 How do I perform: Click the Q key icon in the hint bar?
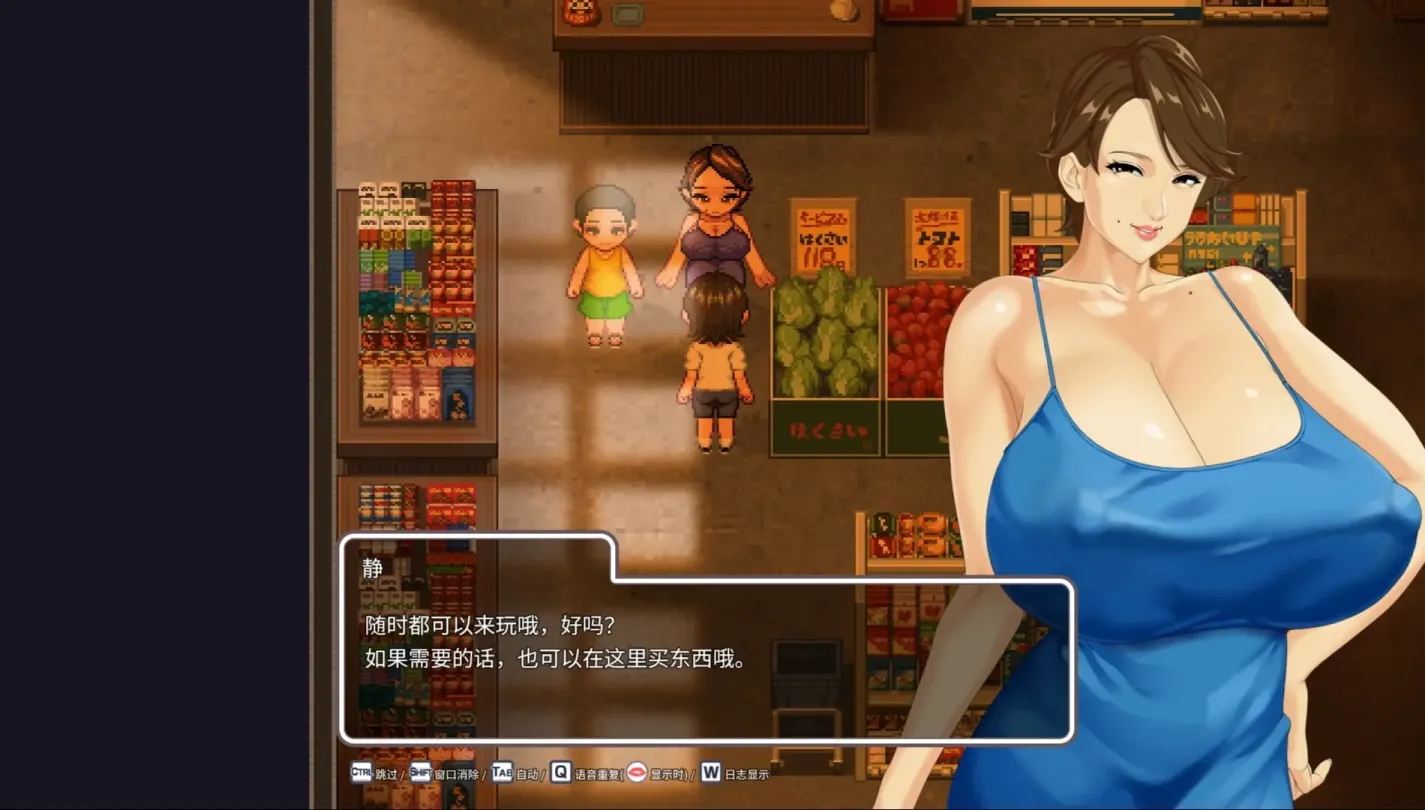(561, 773)
